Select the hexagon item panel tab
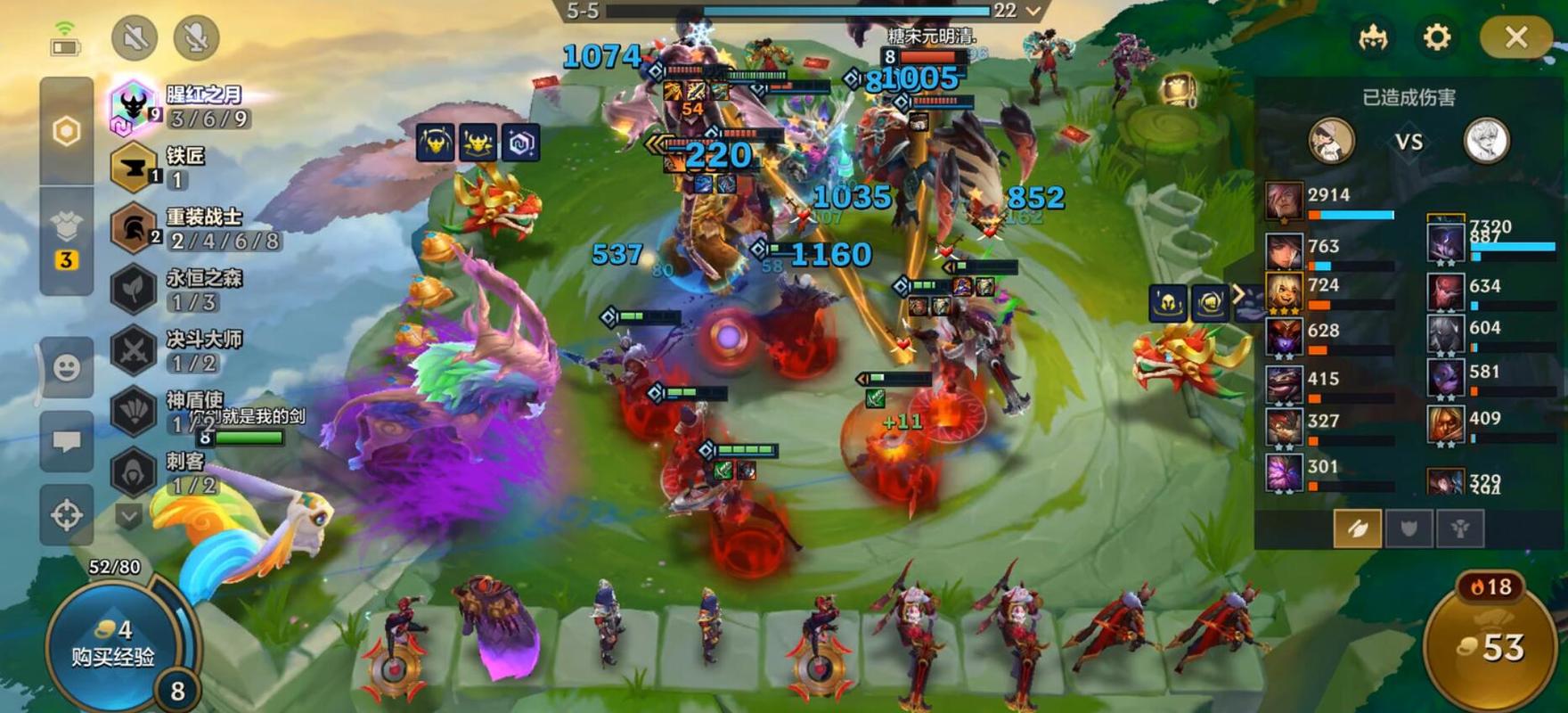This screenshot has height=713, width=1568. [x=67, y=132]
